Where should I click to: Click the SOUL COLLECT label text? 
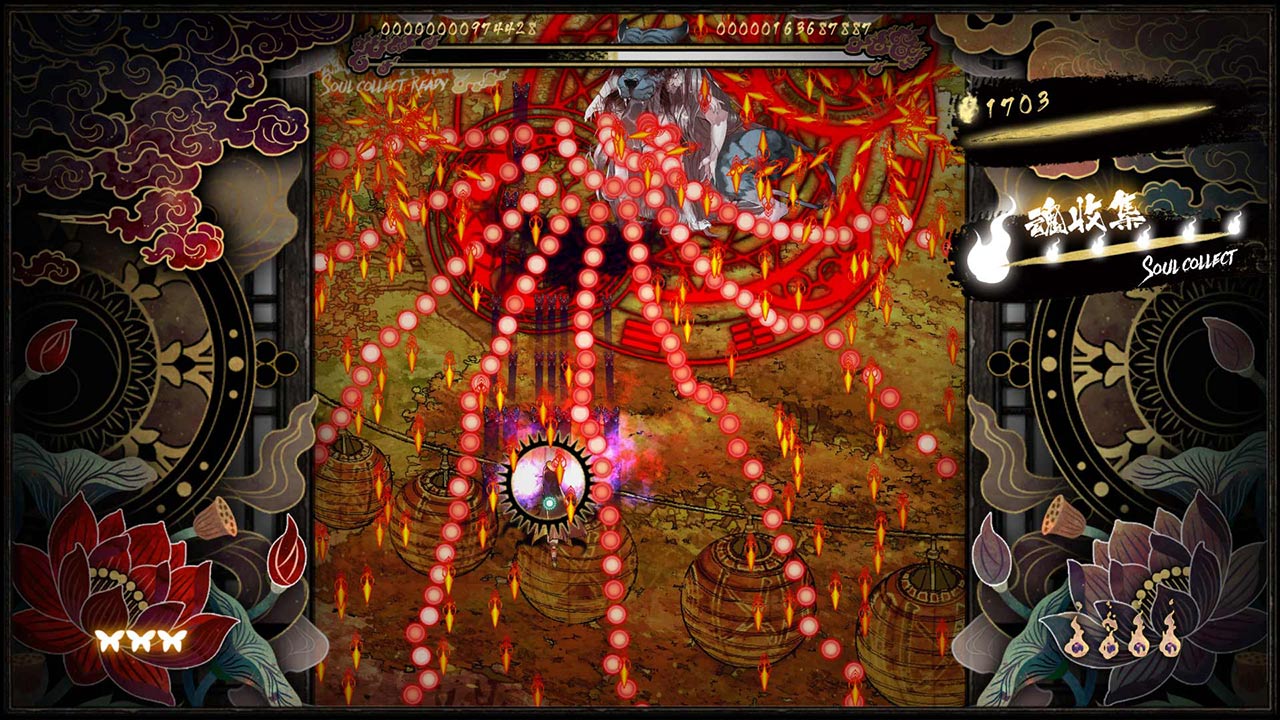1190,265
